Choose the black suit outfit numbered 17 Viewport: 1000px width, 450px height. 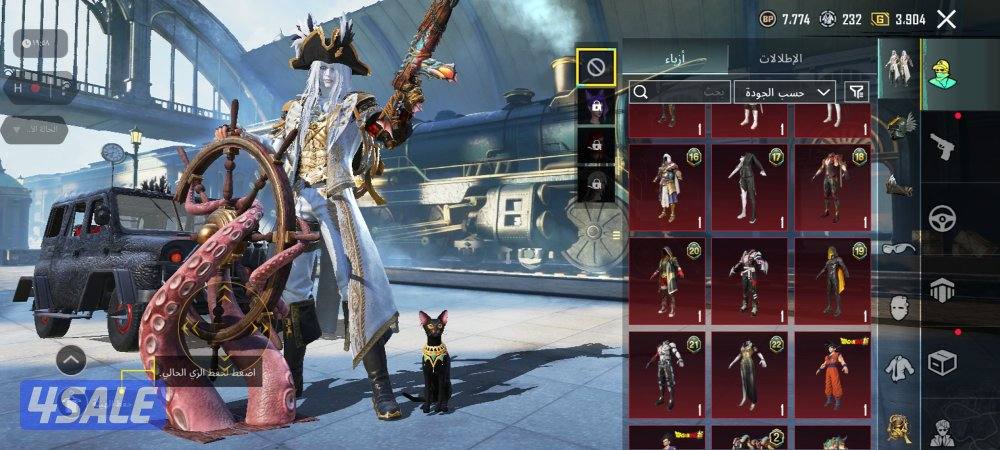point(749,186)
